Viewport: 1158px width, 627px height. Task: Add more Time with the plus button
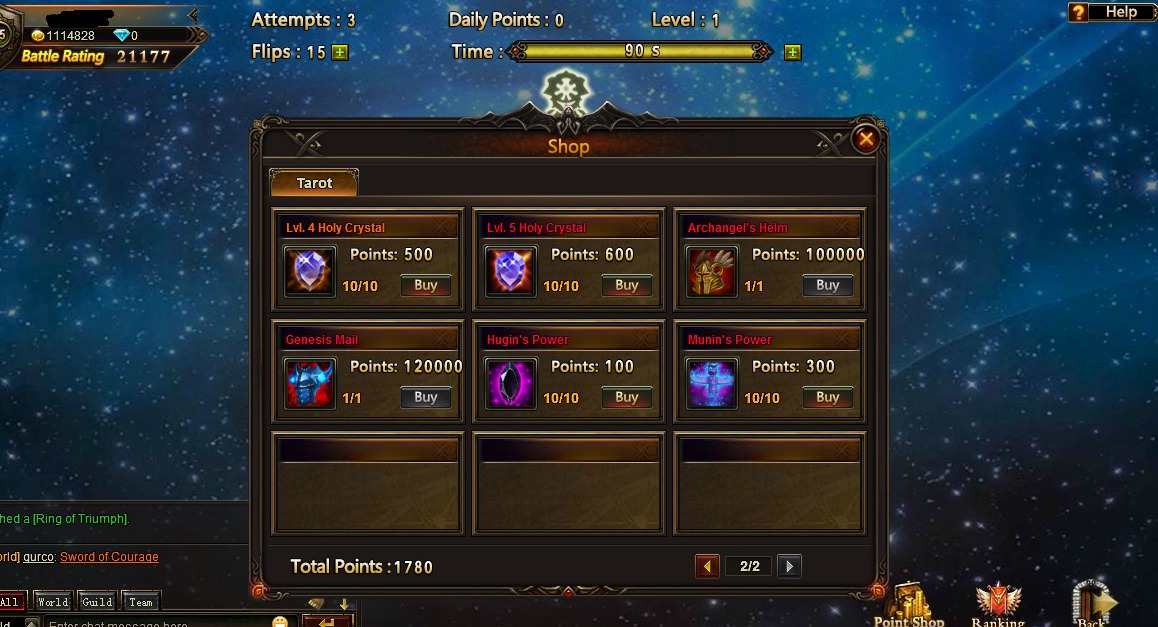[793, 52]
